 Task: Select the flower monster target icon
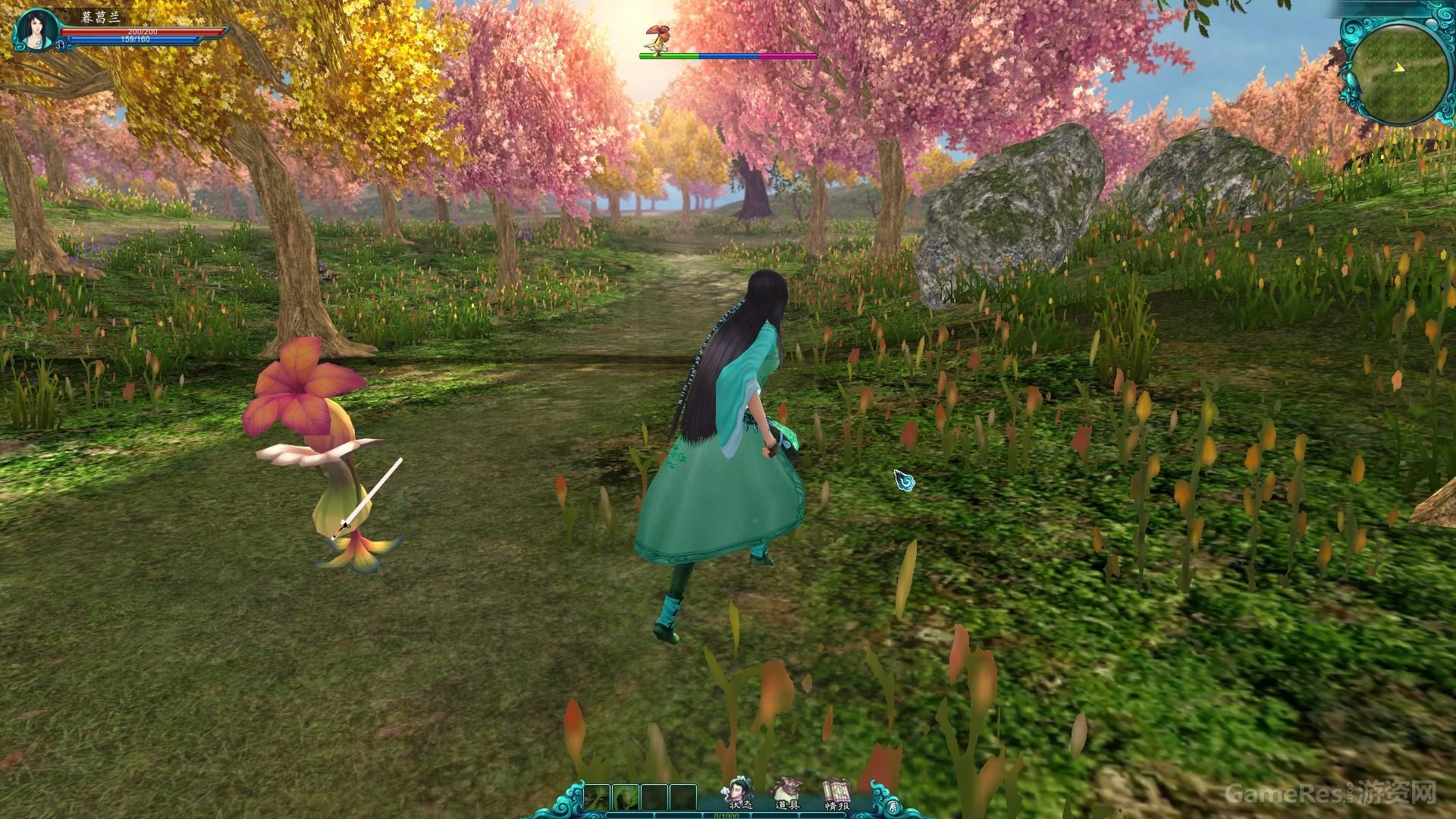[654, 37]
